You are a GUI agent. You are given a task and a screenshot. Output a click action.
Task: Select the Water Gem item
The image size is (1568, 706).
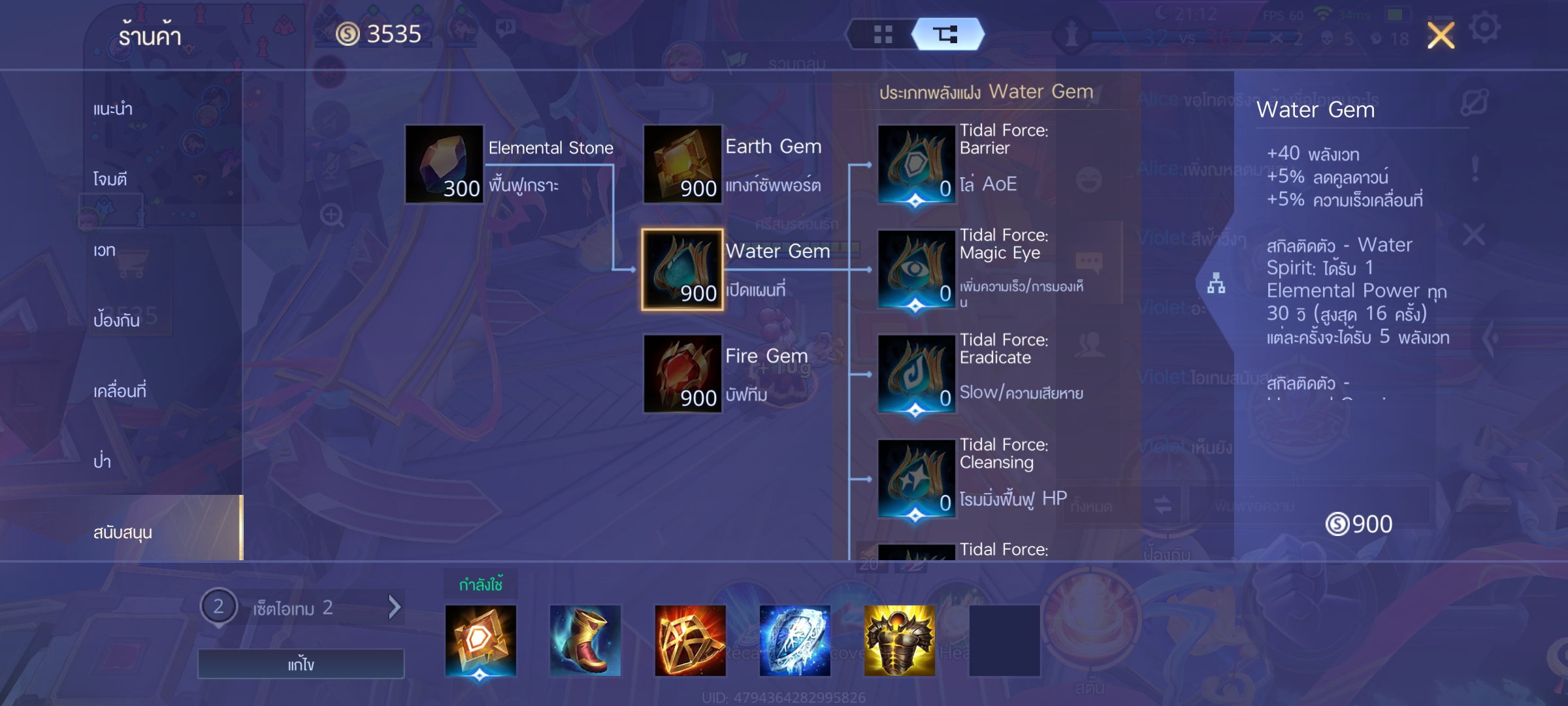pos(682,269)
